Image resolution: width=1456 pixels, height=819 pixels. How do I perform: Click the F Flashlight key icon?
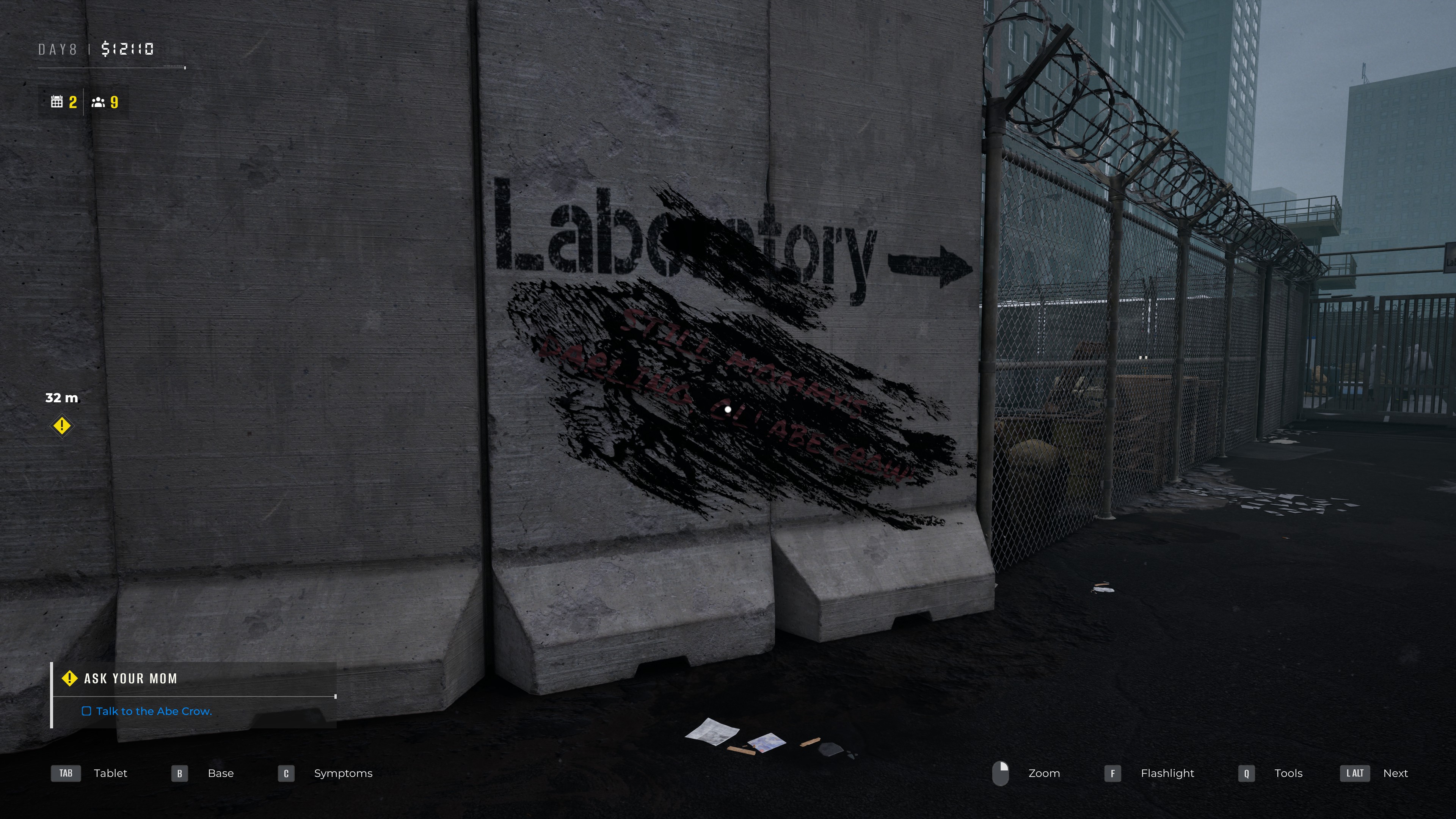coord(1112,773)
